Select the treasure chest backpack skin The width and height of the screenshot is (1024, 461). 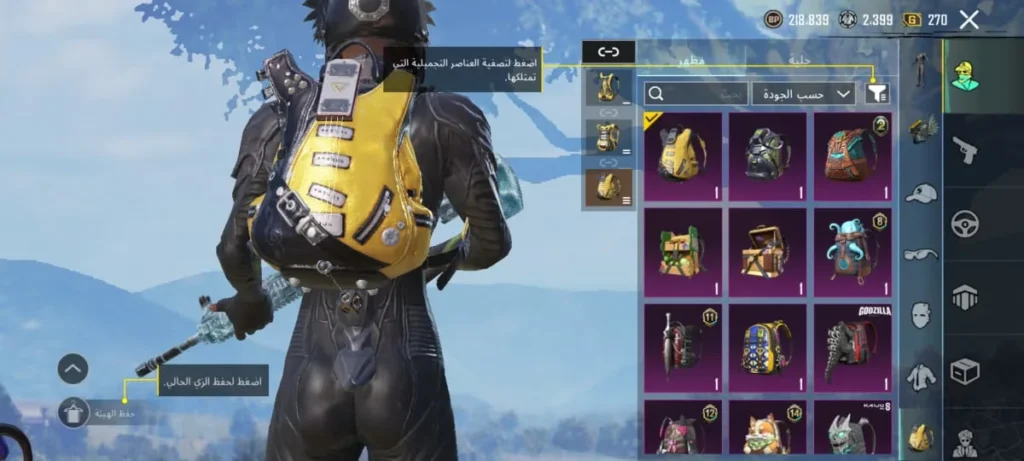pyautogui.click(x=767, y=250)
